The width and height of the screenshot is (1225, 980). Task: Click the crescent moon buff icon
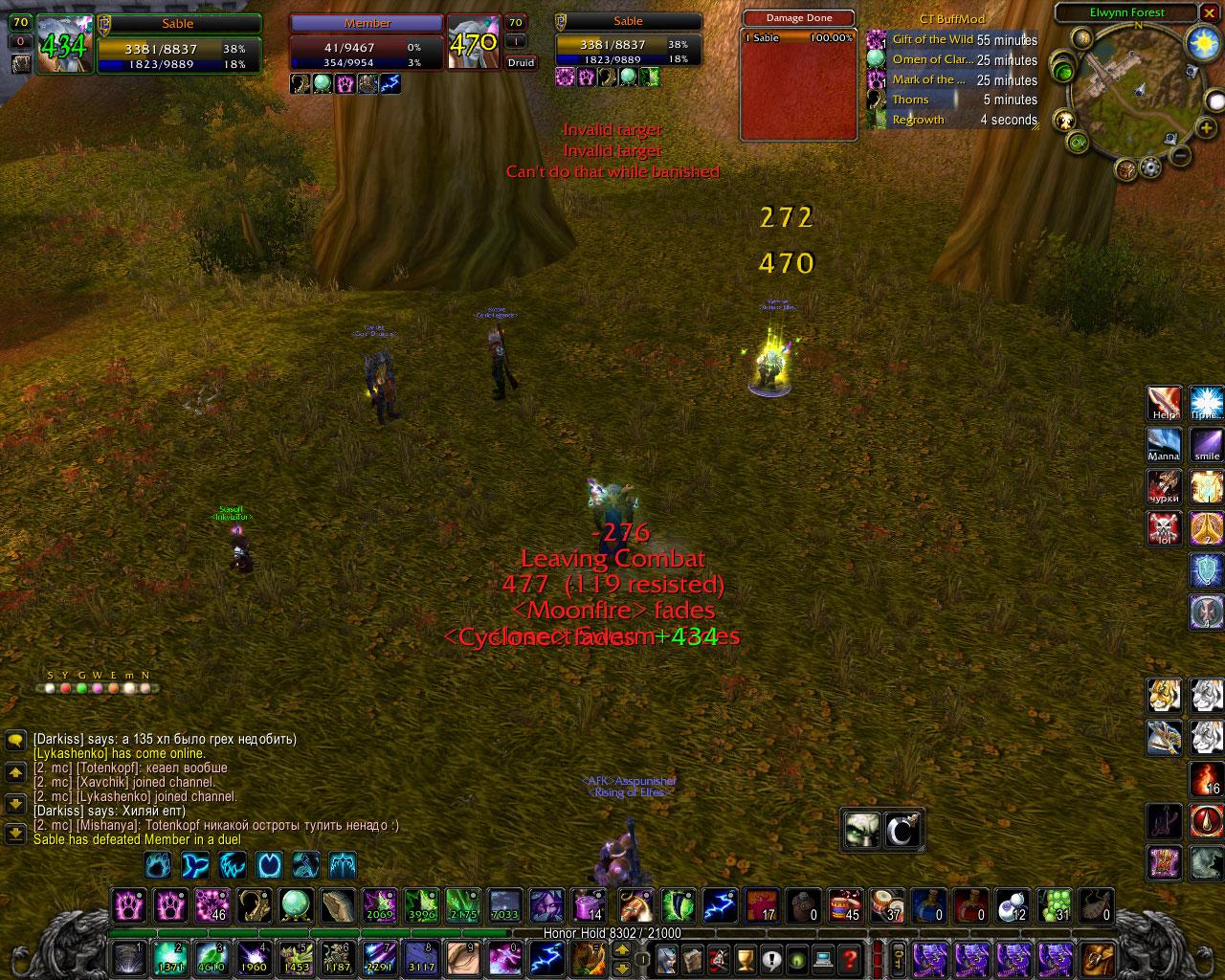click(902, 829)
